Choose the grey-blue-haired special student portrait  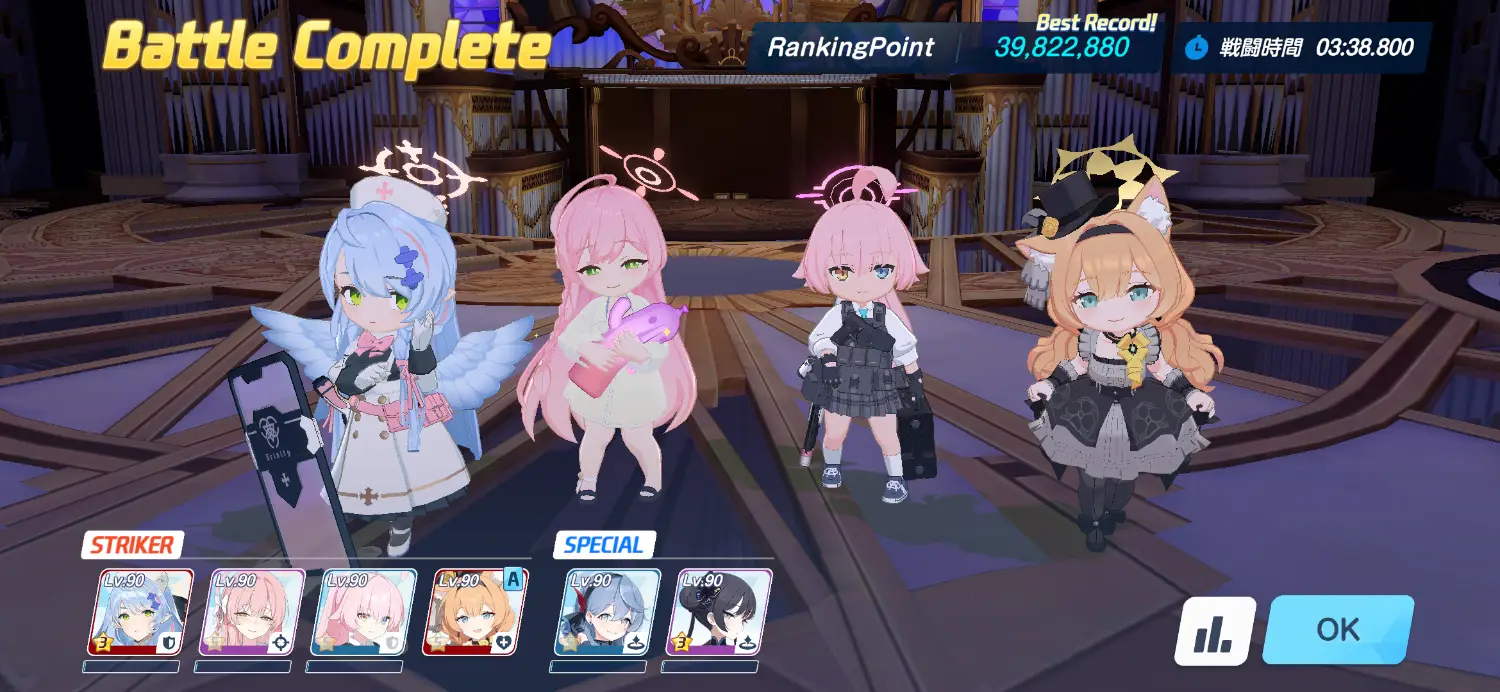click(607, 612)
